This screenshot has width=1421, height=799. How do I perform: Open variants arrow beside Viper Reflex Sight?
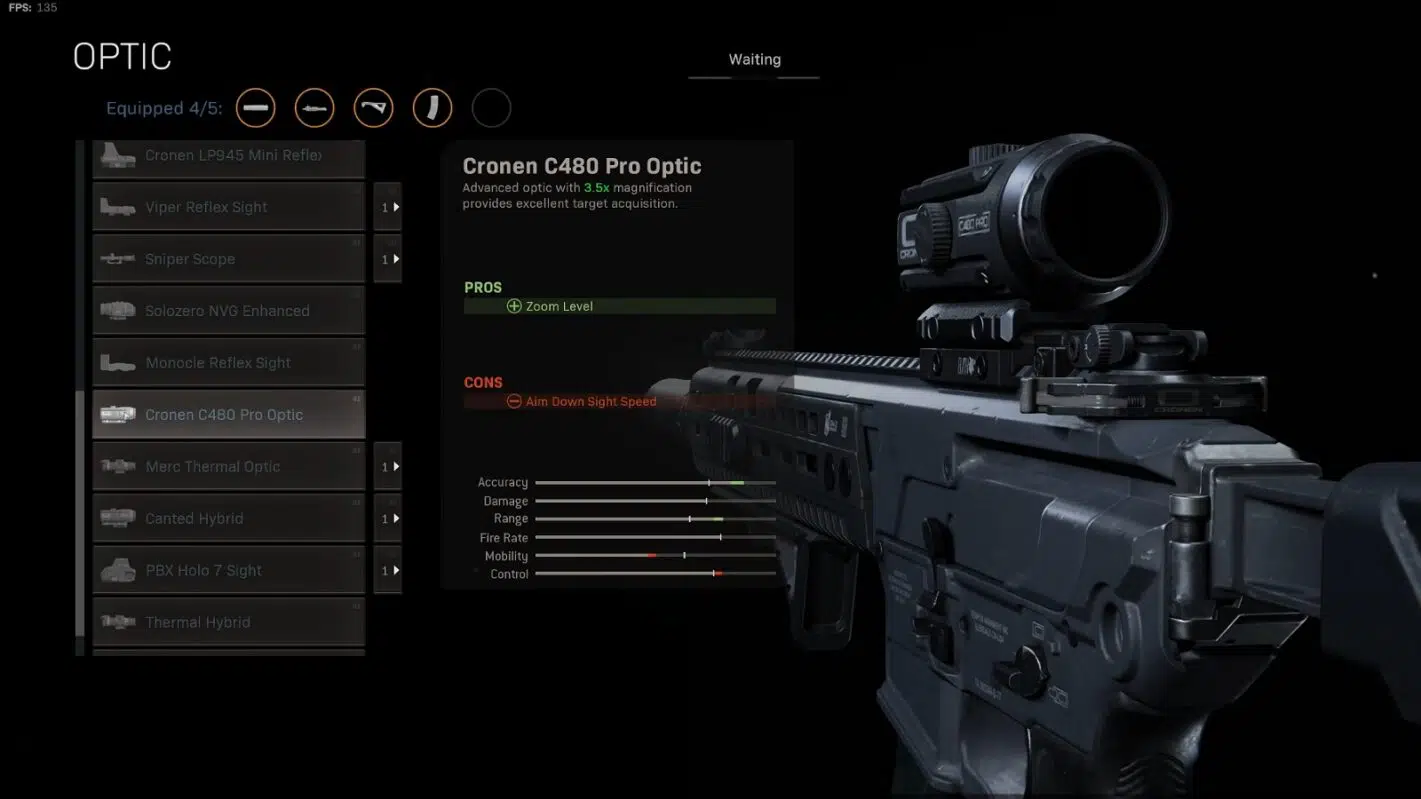pos(388,207)
